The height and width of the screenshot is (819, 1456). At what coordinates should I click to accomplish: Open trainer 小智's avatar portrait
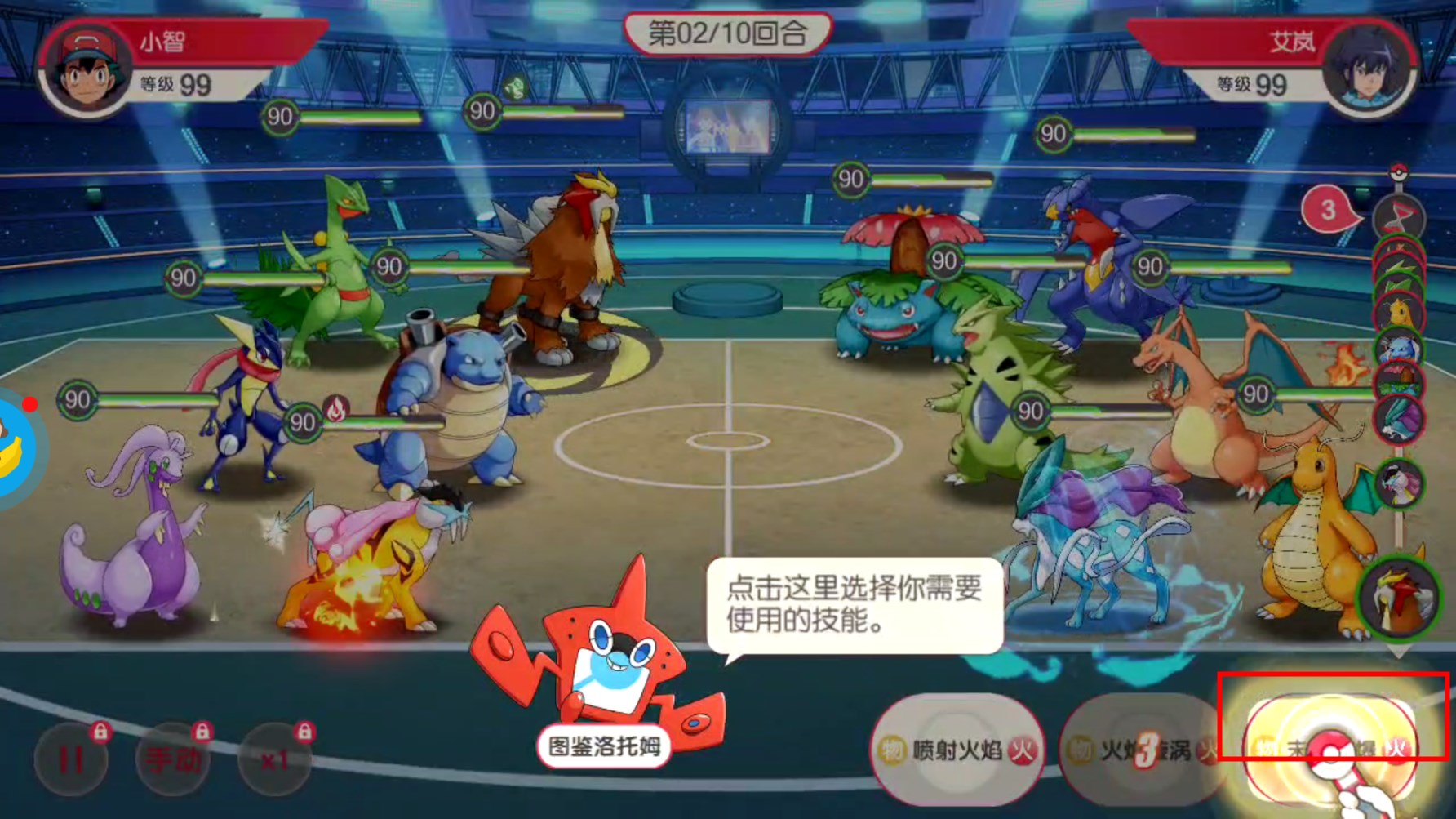pyautogui.click(x=88, y=69)
